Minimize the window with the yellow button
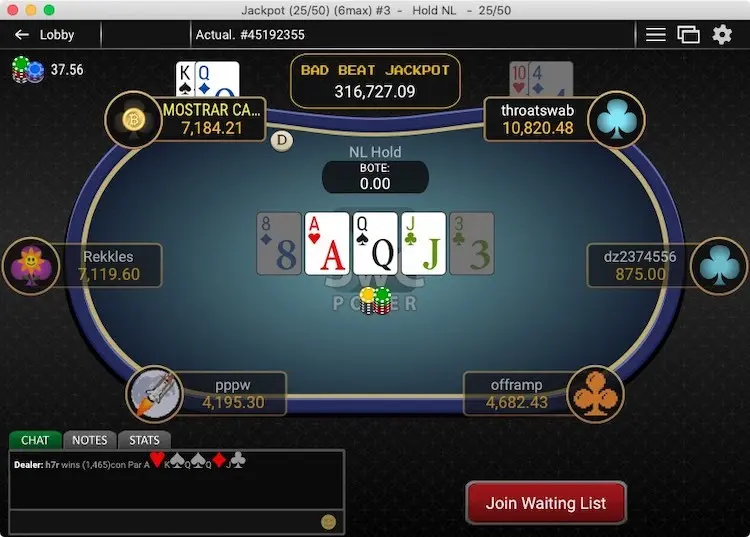 (30, 10)
